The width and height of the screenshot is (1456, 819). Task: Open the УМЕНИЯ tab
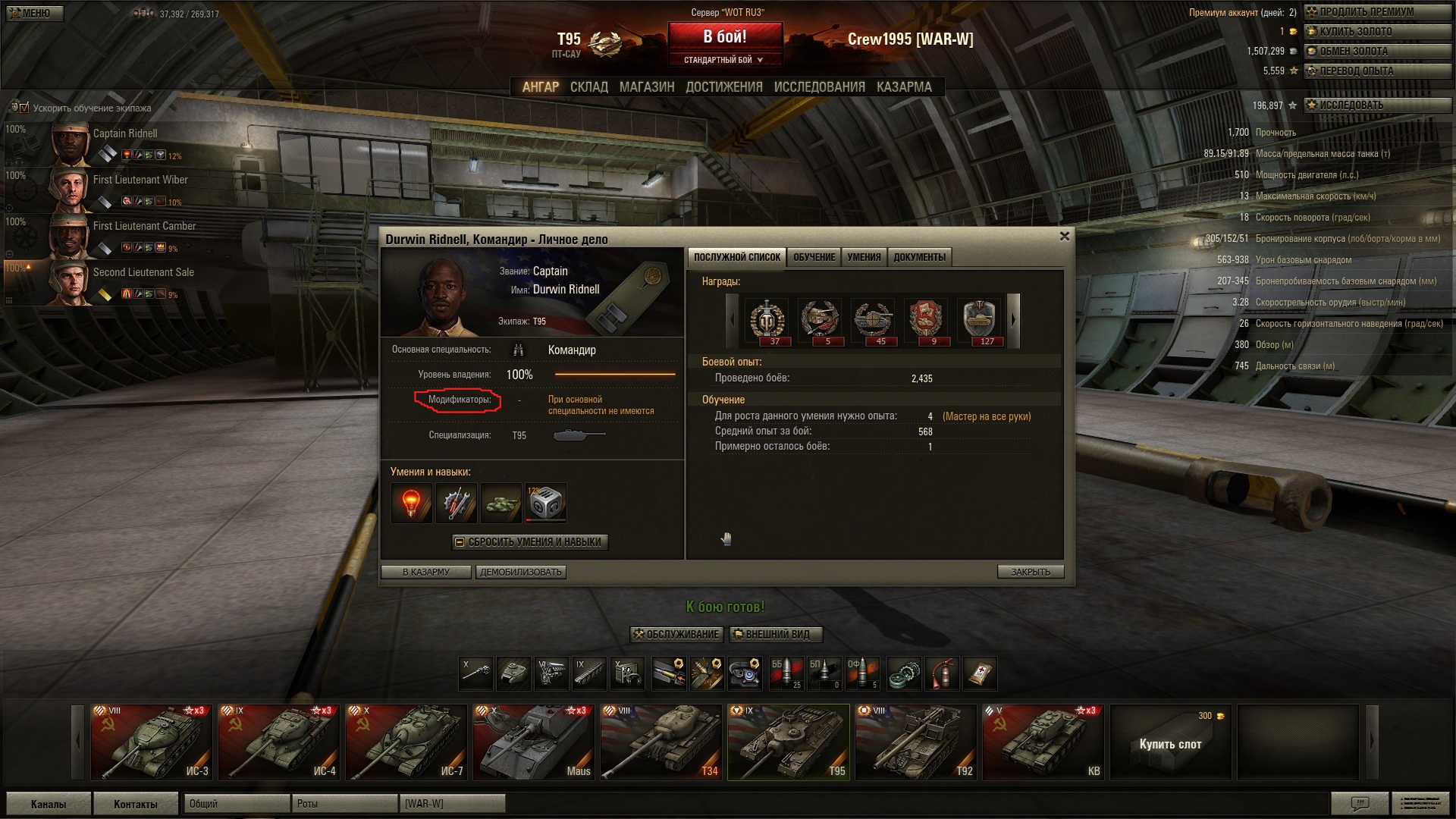864,257
